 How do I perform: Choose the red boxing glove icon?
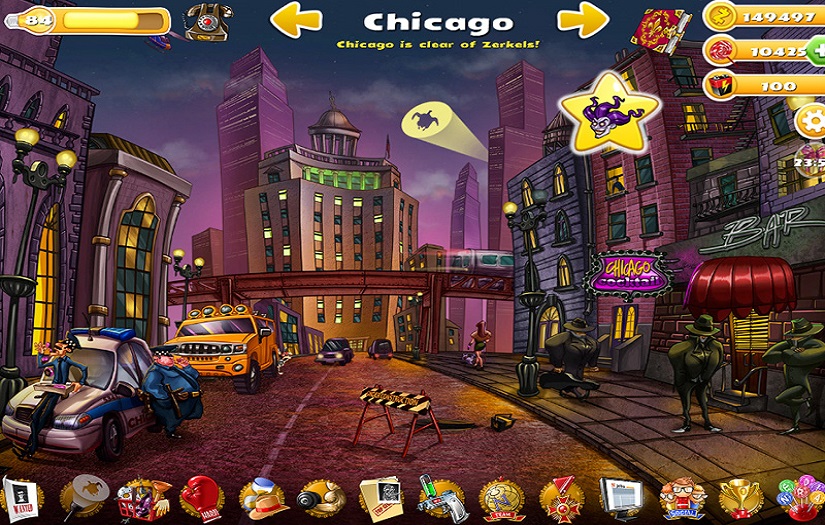tap(203, 497)
